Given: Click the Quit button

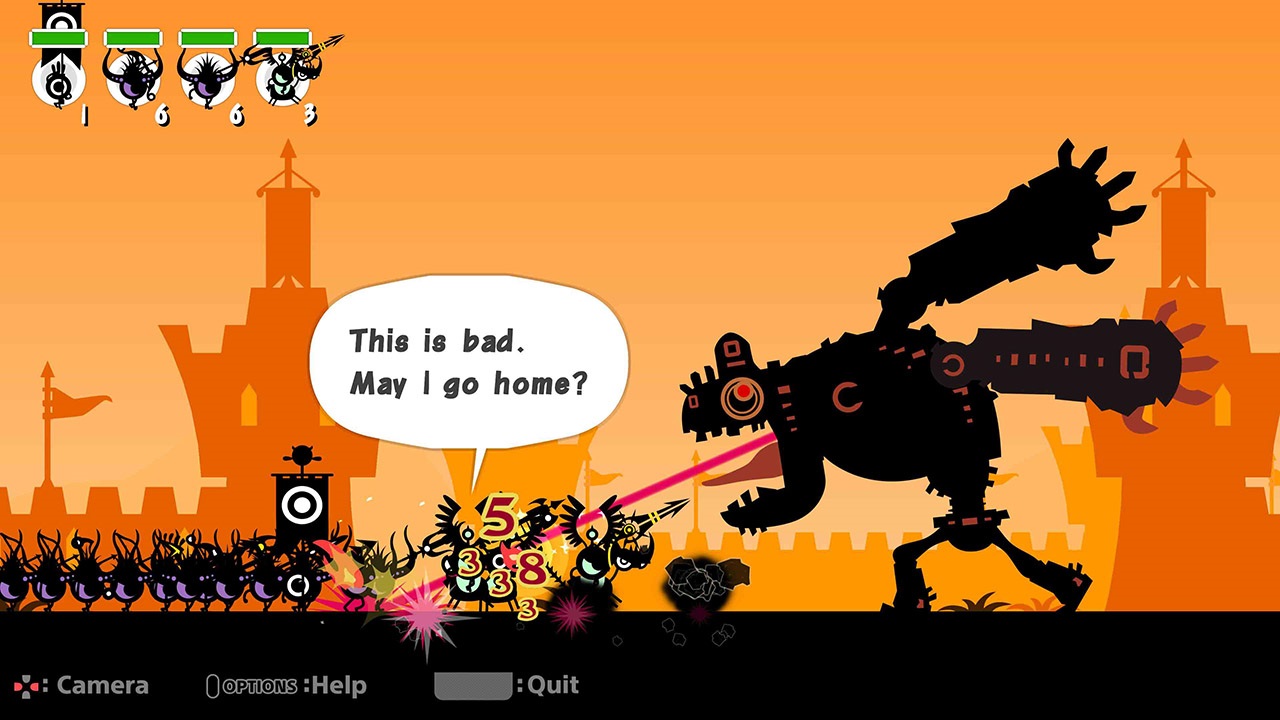Looking at the screenshot, I should click(x=555, y=686).
